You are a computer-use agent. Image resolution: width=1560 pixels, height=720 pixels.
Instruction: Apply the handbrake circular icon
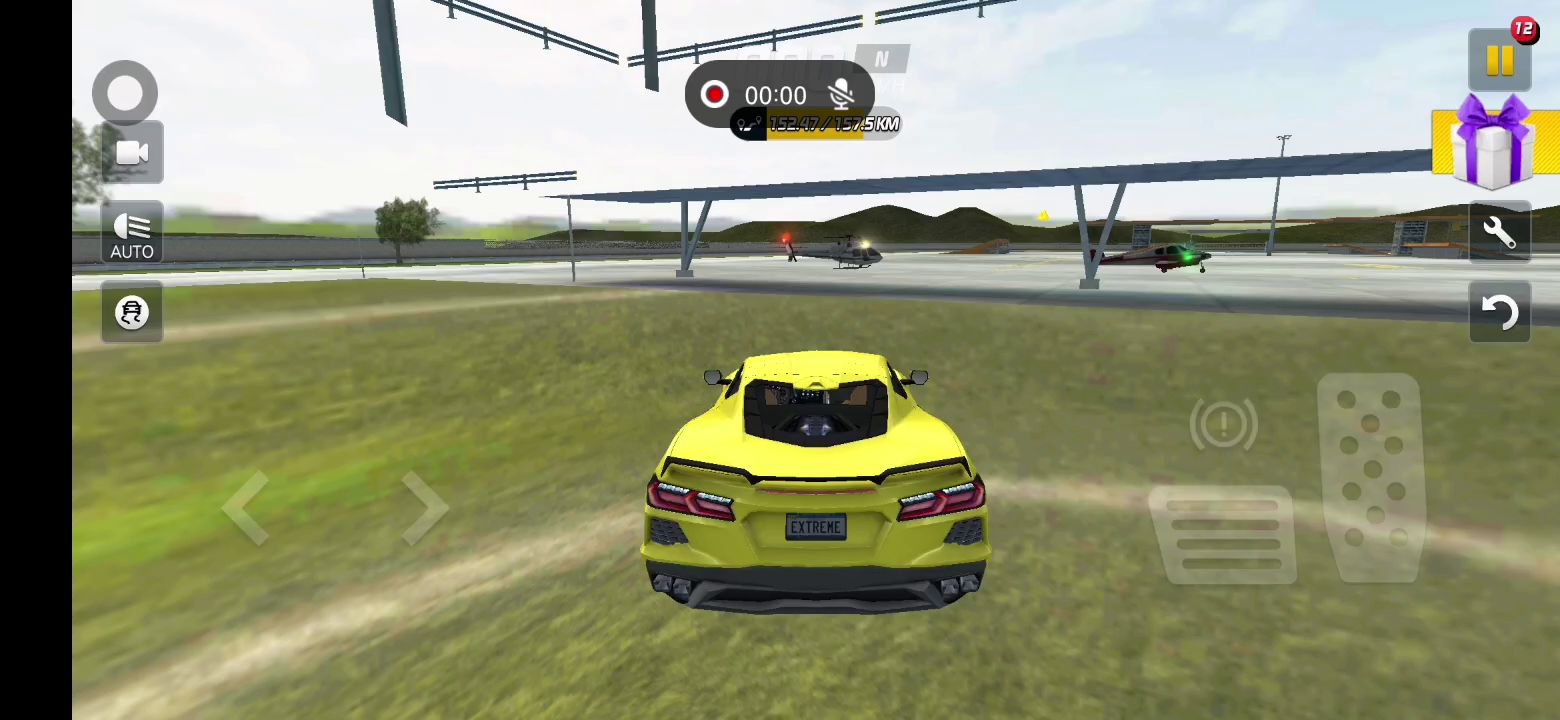click(1223, 425)
